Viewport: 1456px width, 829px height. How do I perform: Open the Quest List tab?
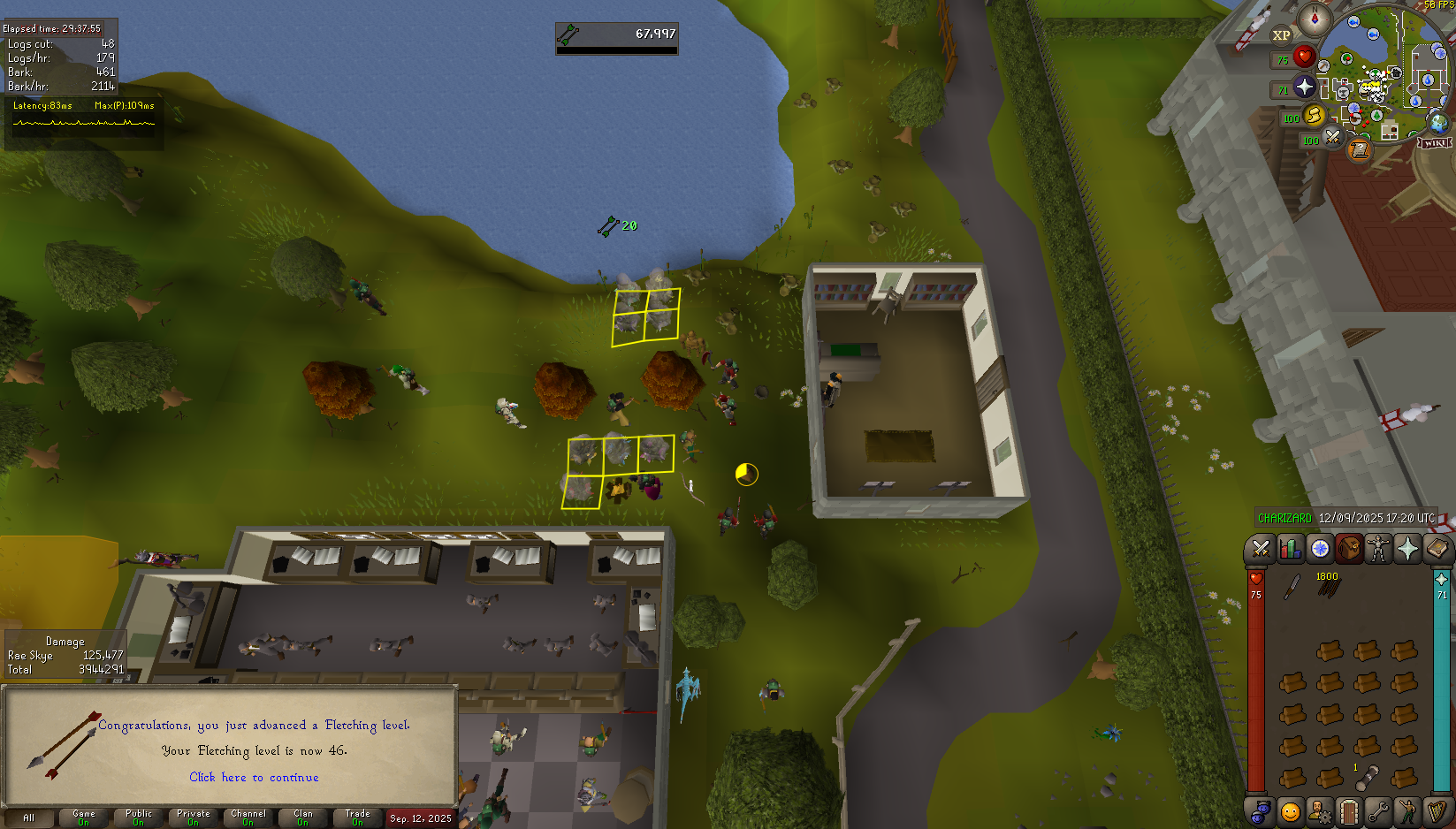coord(1320,549)
